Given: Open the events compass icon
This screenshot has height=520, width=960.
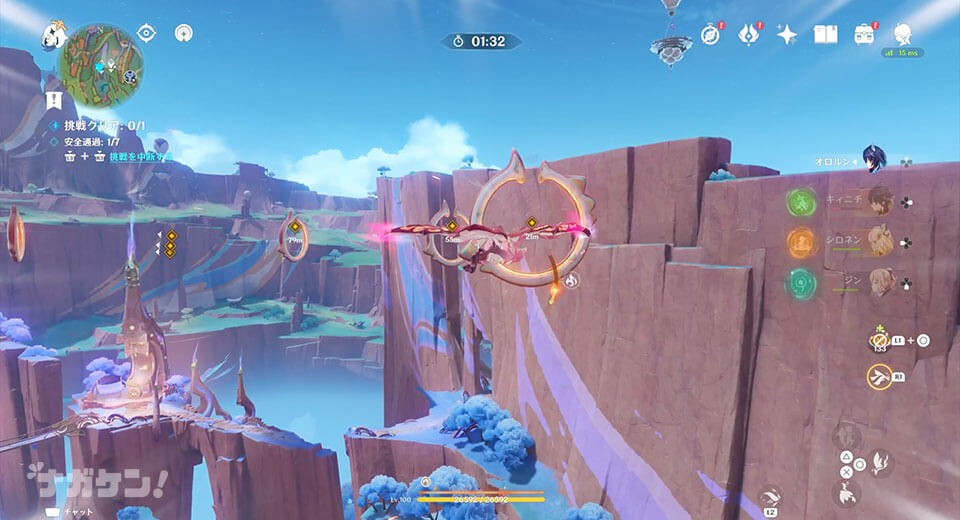Looking at the screenshot, I should click(x=711, y=35).
